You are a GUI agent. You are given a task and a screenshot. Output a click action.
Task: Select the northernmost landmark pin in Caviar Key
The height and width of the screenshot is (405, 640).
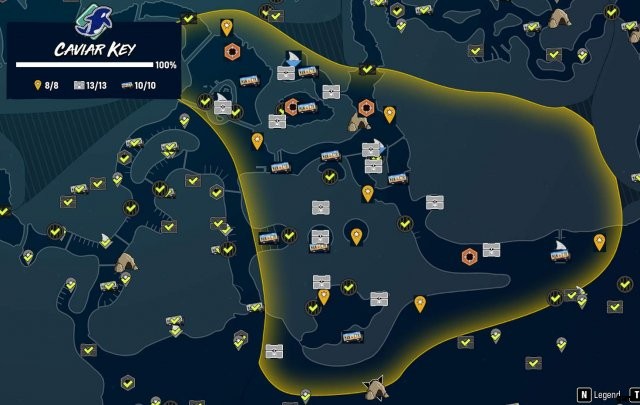[x=227, y=27]
